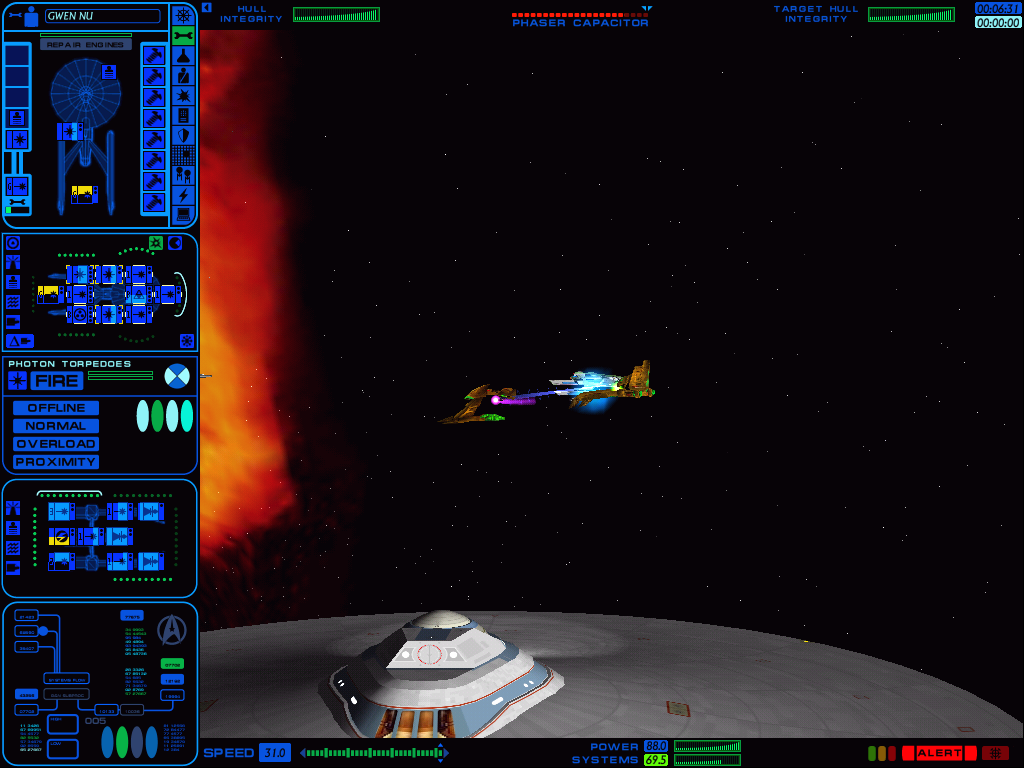Activate the green starburst toggle icon
The height and width of the screenshot is (768, 1024).
[156, 243]
